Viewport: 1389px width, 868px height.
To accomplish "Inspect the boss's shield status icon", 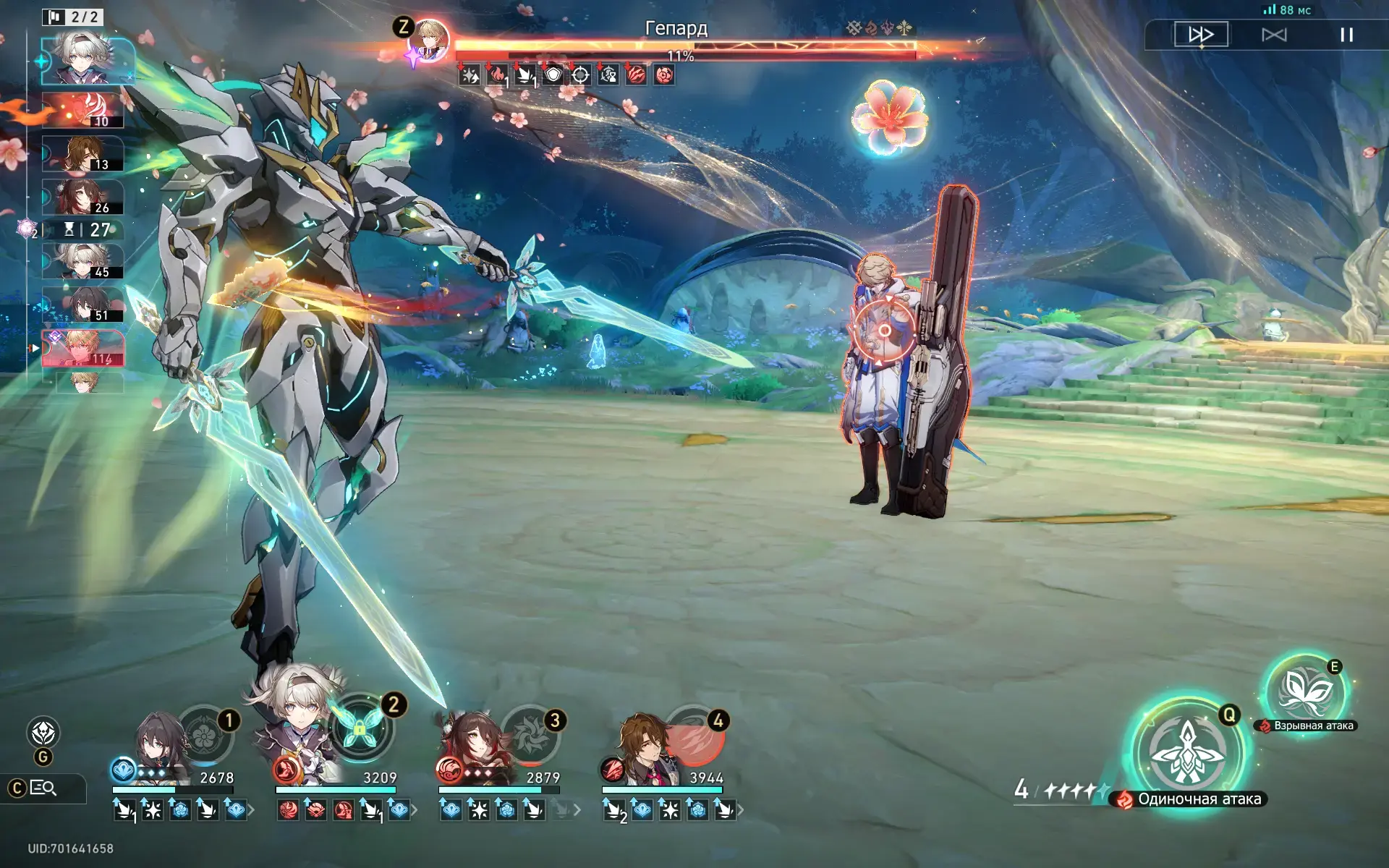I will 553,75.
